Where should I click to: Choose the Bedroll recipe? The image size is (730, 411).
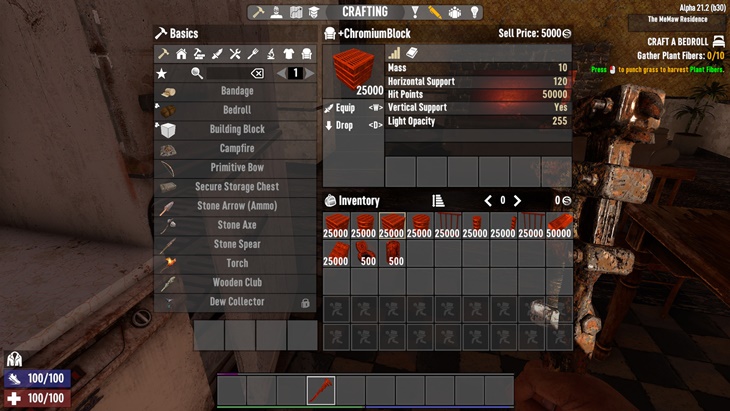click(236, 110)
